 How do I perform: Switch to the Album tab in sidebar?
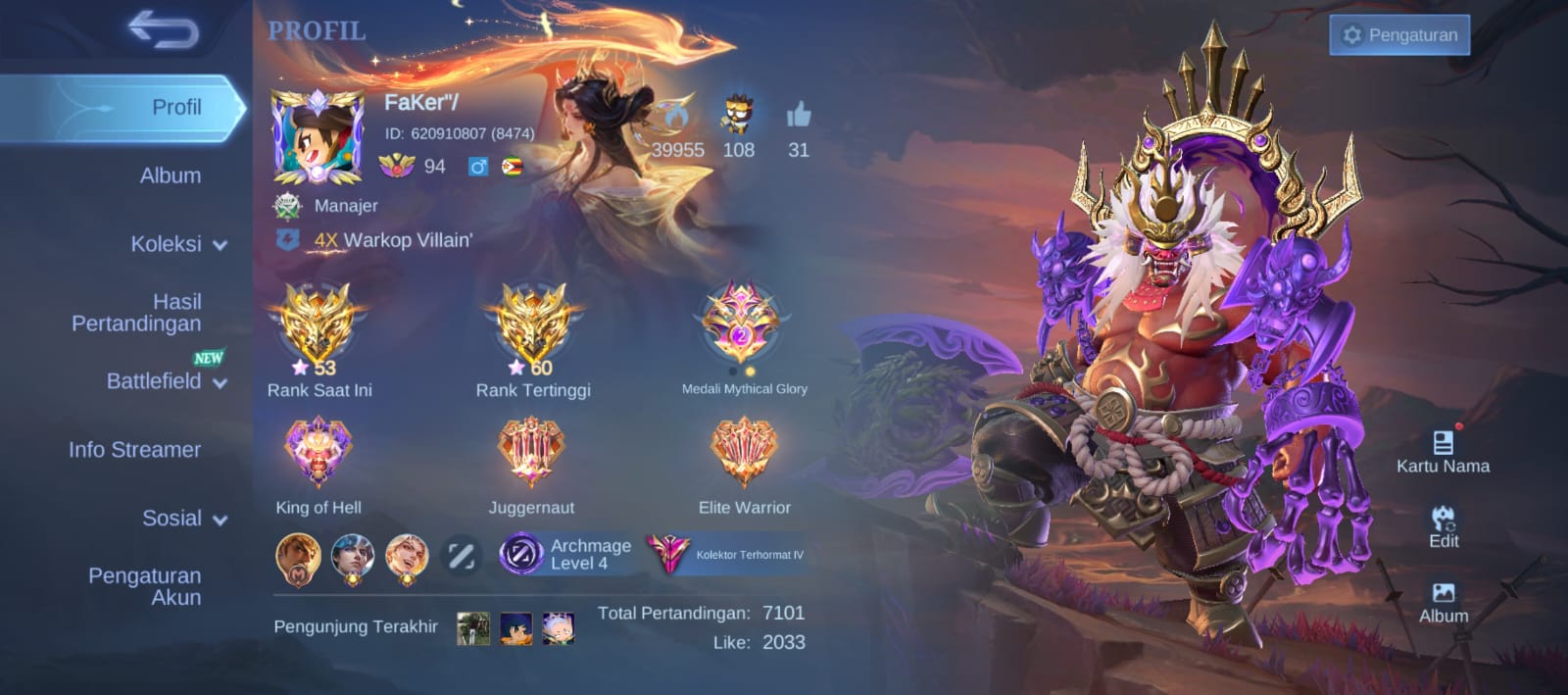[x=170, y=175]
